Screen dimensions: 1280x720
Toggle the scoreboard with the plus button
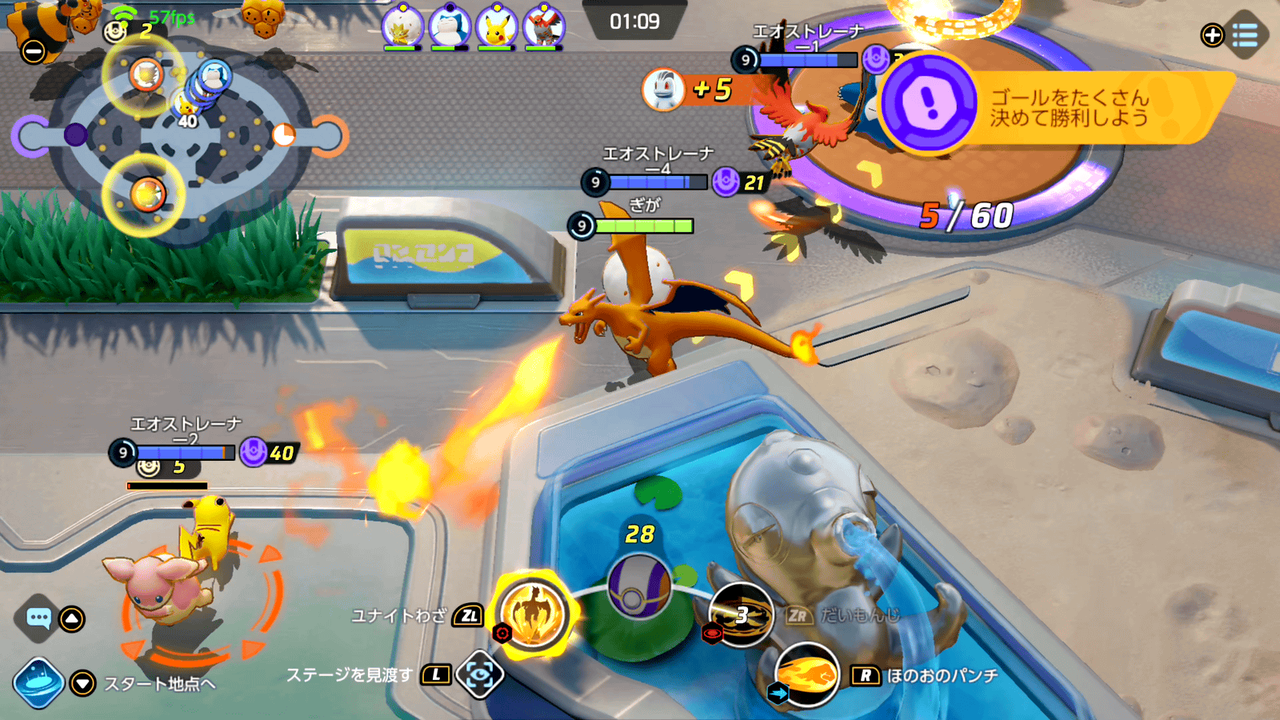point(1213,36)
